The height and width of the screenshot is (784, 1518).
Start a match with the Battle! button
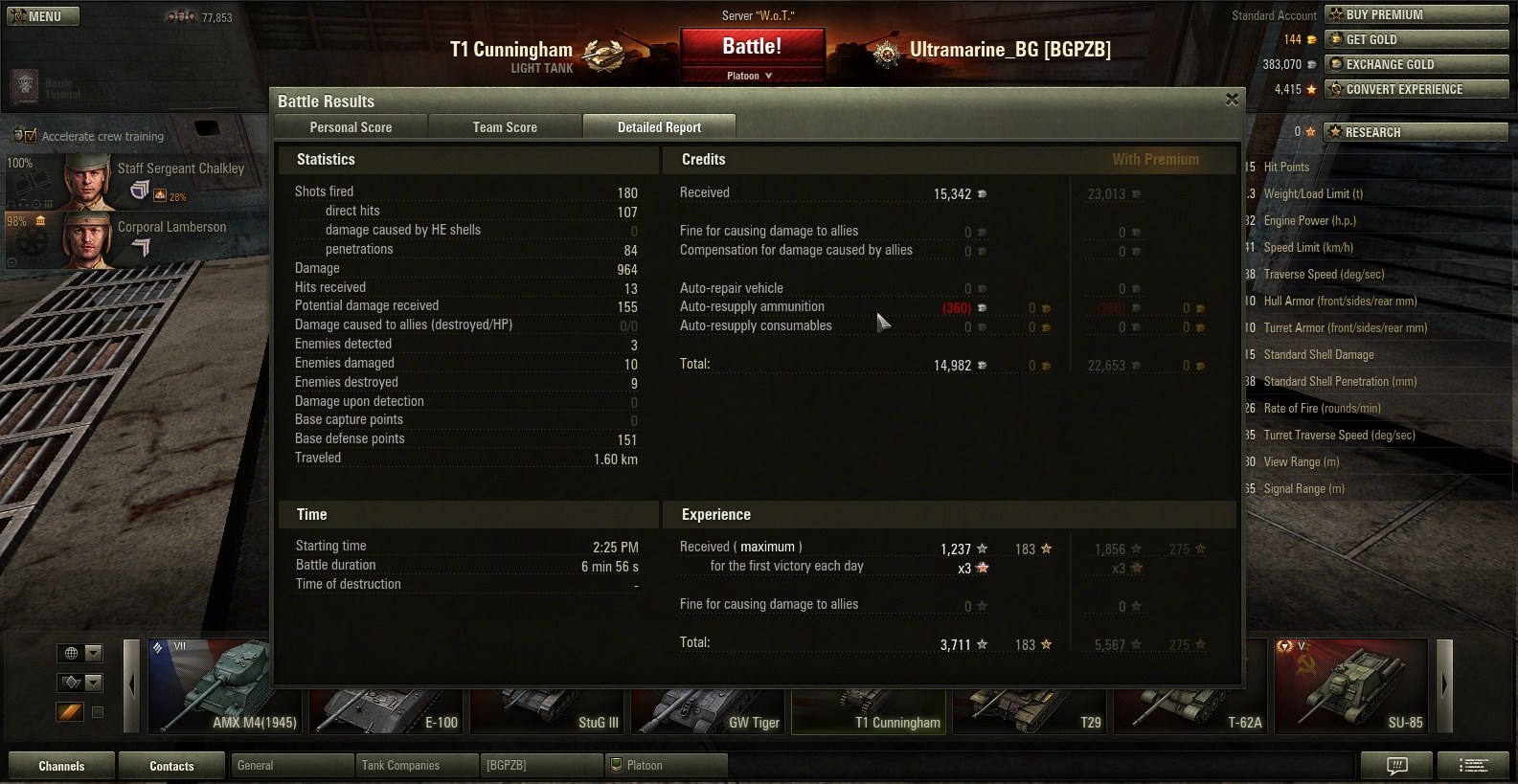point(752,46)
